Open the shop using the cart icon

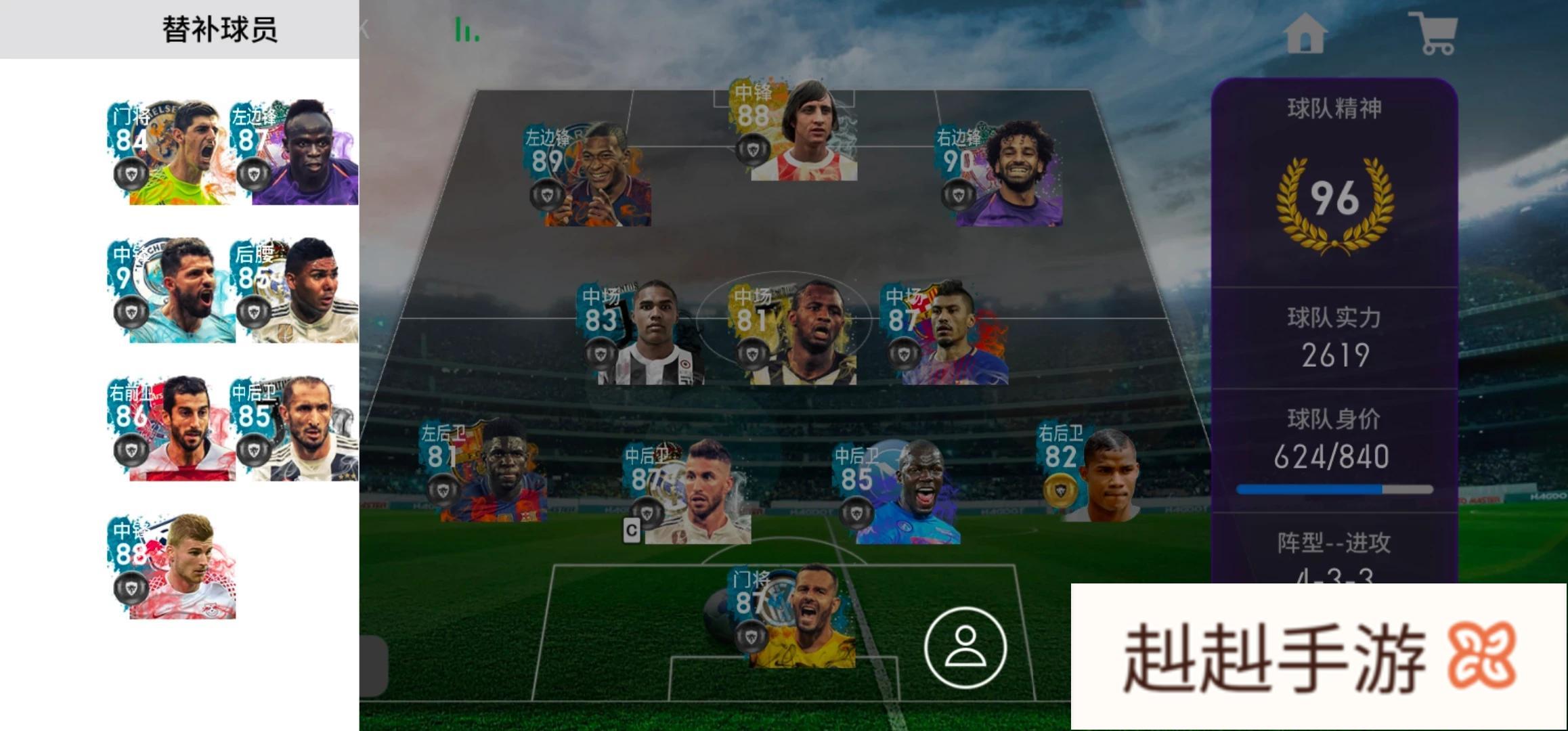coord(1435,32)
